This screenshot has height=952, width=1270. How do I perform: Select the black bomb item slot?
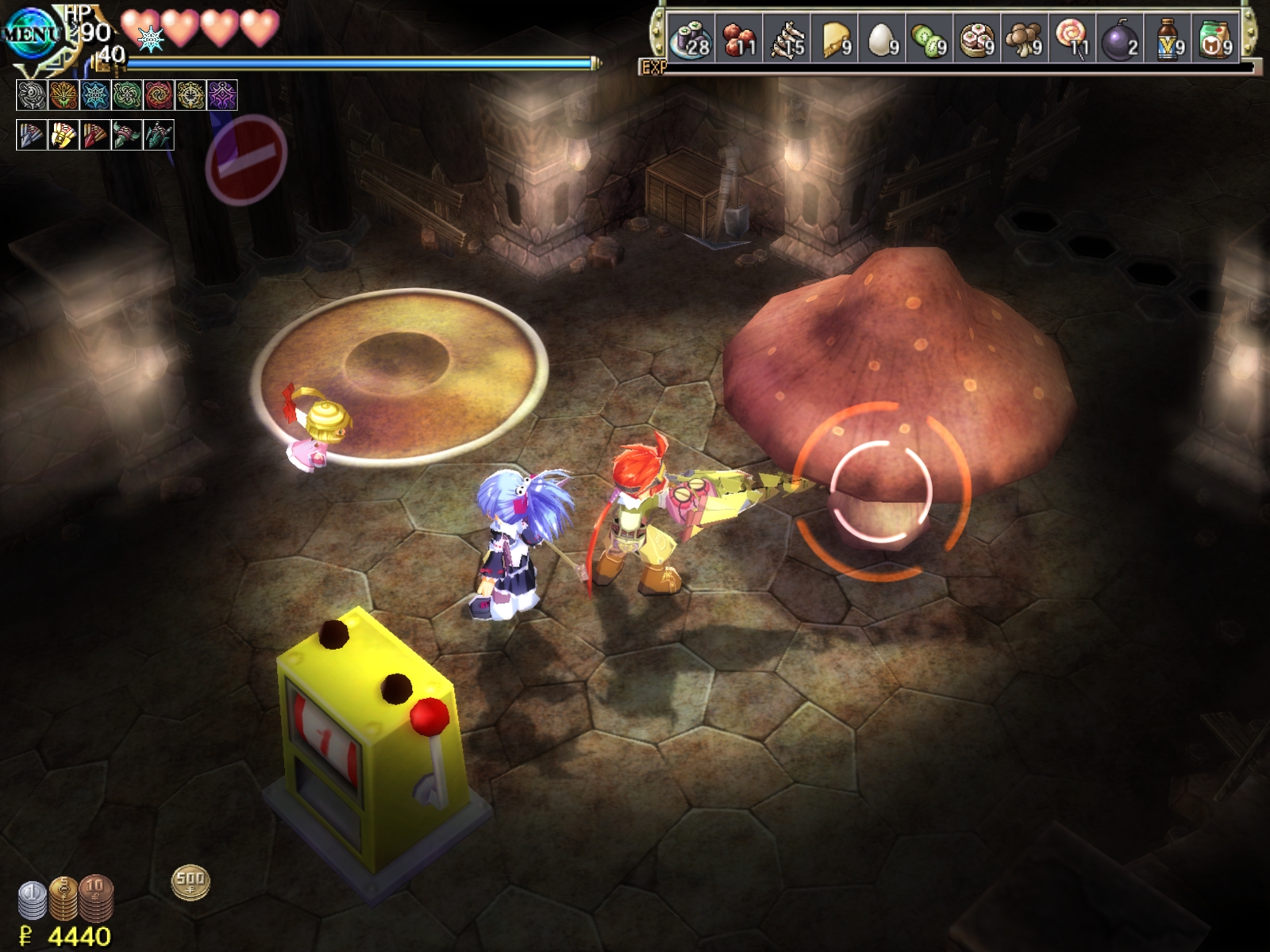(1120, 38)
